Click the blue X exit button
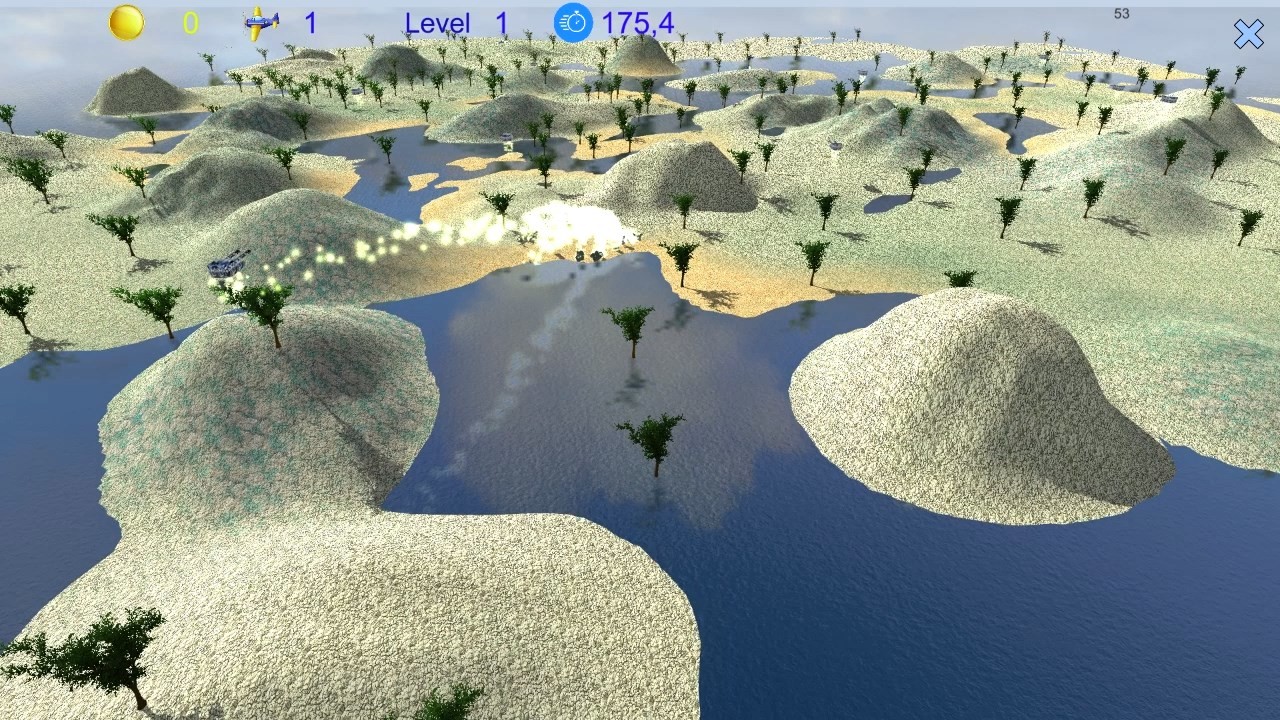This screenshot has width=1280, height=720. [x=1249, y=34]
